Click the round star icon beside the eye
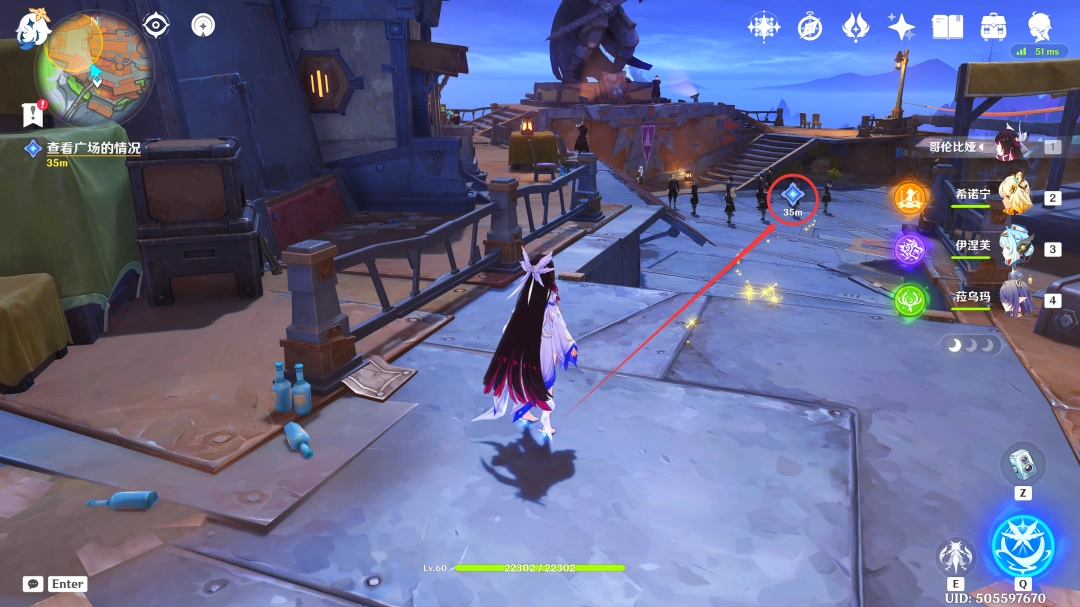This screenshot has height=607, width=1080. pyautogui.click(x=203, y=25)
